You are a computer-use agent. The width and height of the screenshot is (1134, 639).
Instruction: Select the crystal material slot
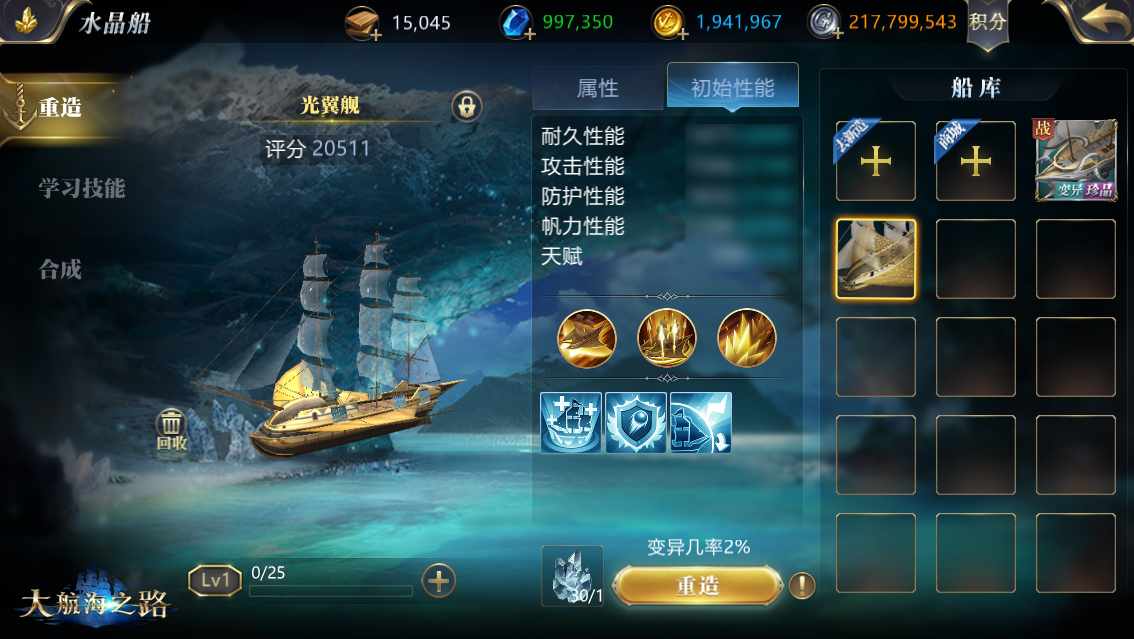pos(572,576)
